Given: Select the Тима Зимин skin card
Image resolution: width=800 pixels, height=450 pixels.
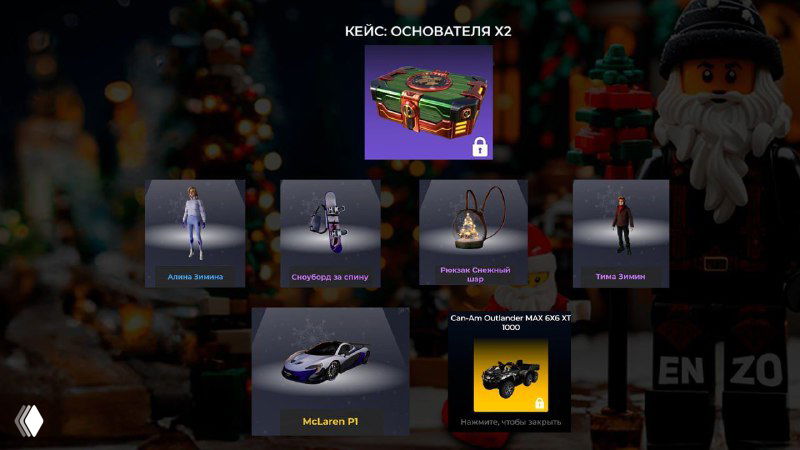Looking at the screenshot, I should click(x=620, y=234).
